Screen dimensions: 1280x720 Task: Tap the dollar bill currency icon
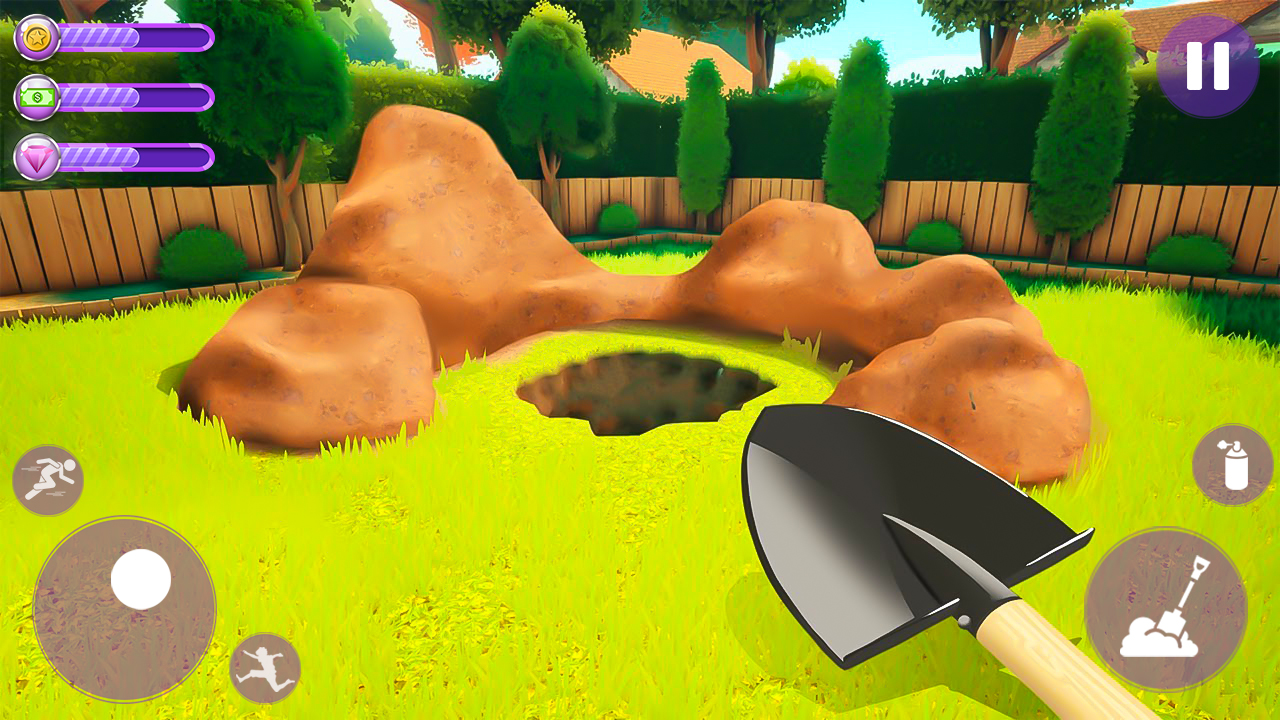click(x=36, y=99)
